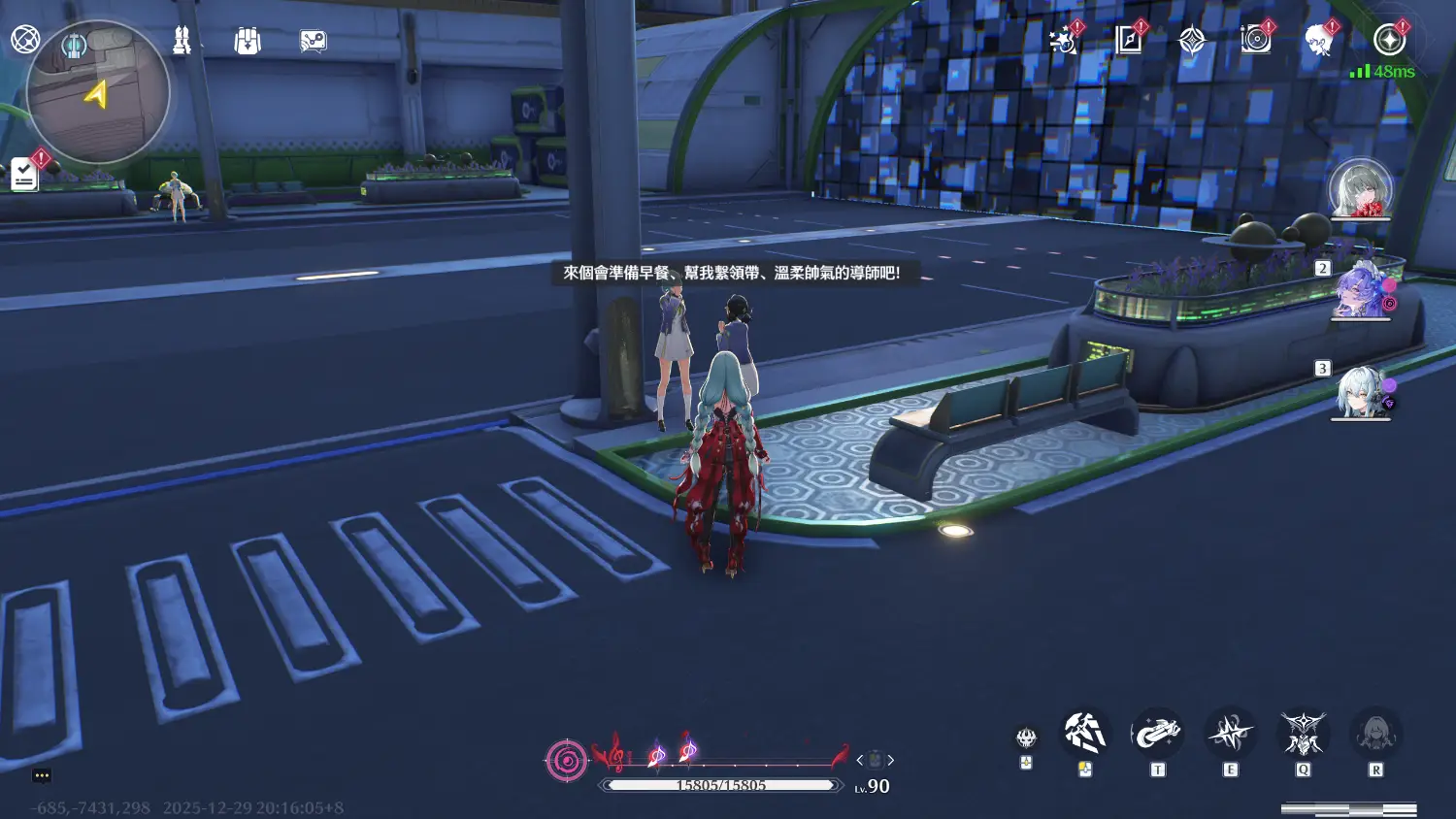Viewport: 1456px width, 819px height.
Task: Open the quest checklist icon below the minimap
Action: pos(24,175)
